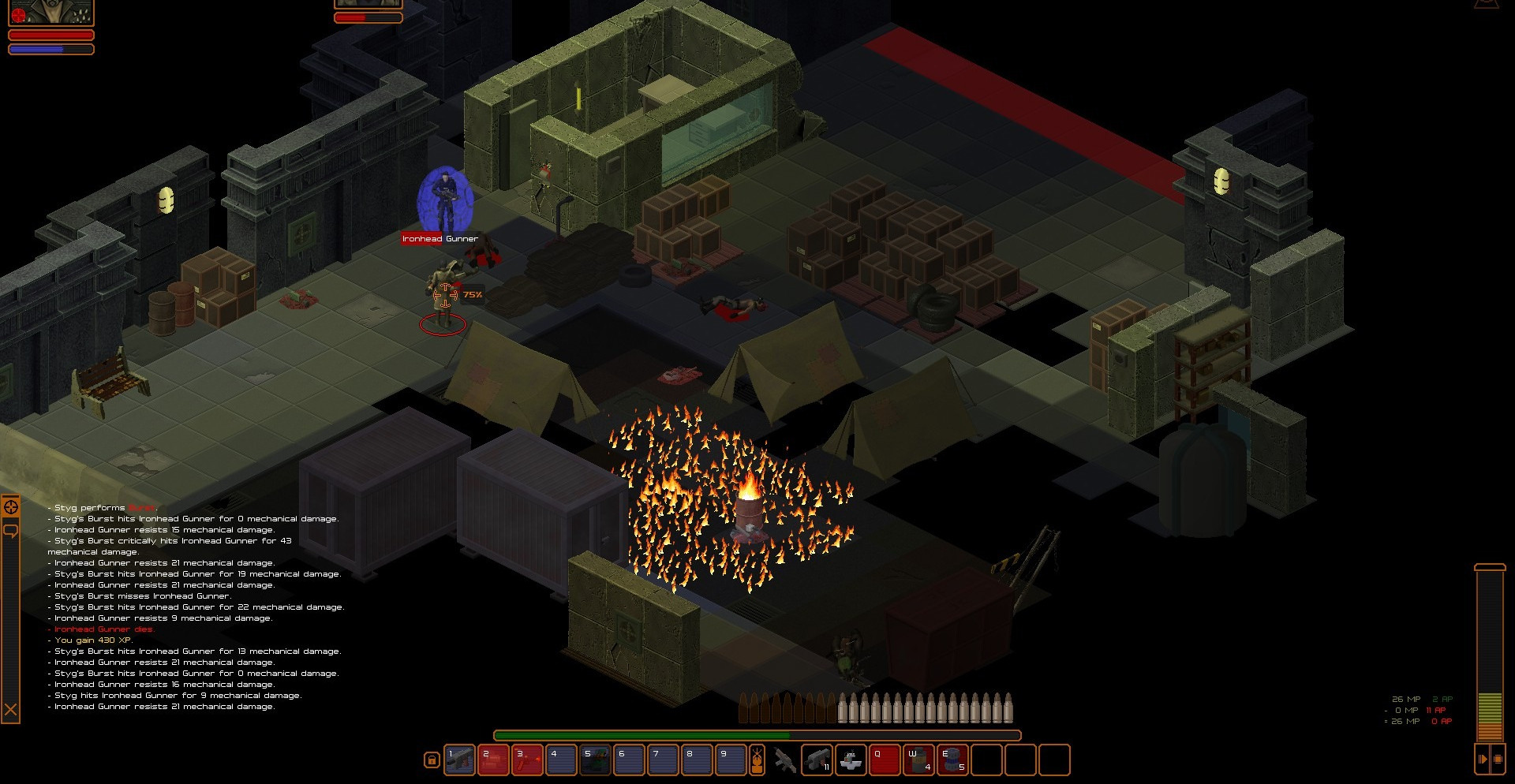Select the white device utility slot
The width and height of the screenshot is (1515, 784).
[851, 760]
